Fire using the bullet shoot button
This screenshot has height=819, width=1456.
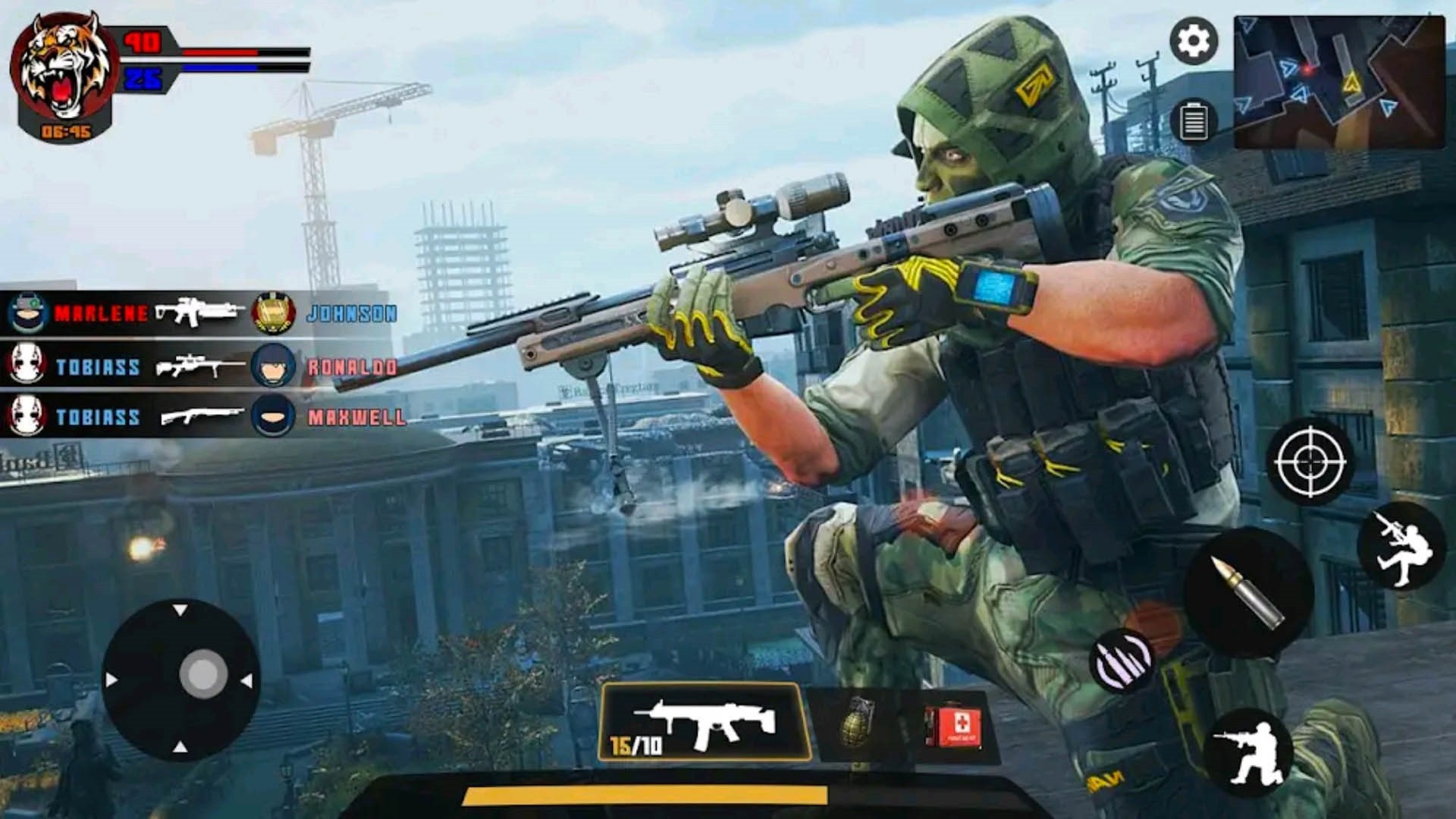[x=1247, y=592]
